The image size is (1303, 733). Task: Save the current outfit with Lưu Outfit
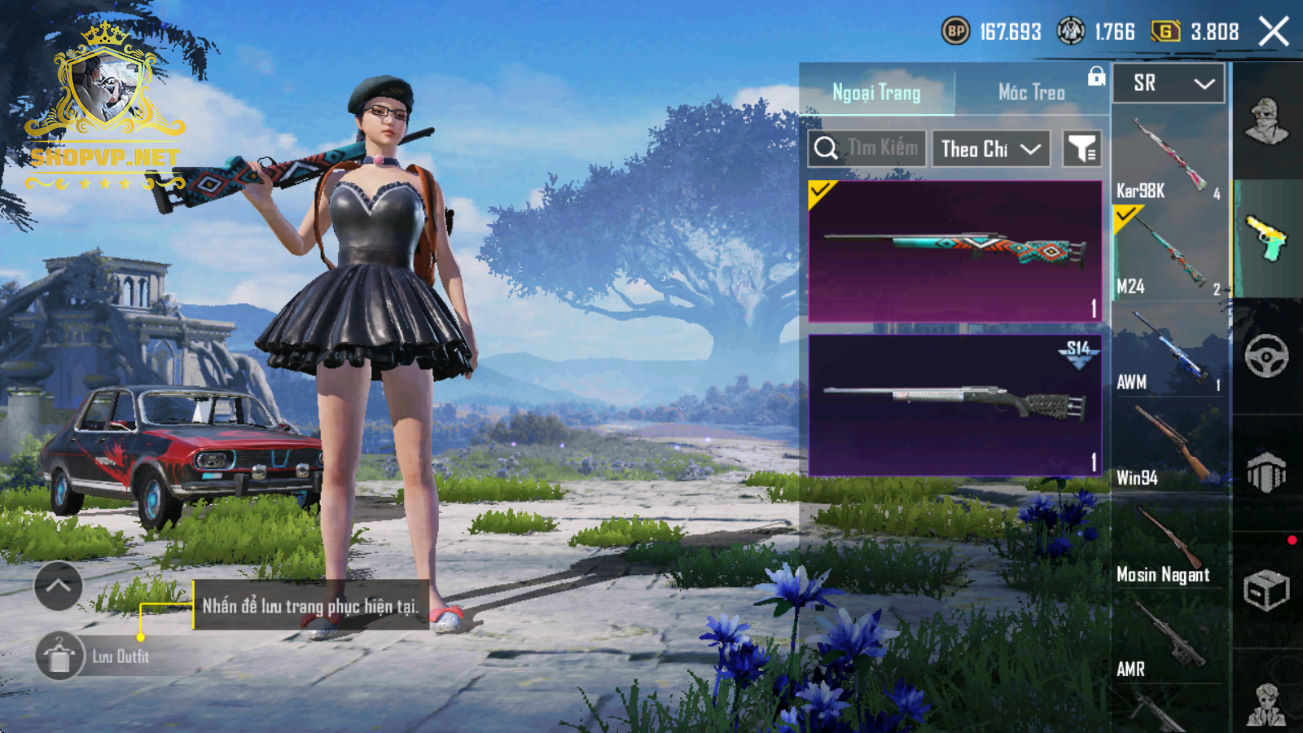(60, 656)
